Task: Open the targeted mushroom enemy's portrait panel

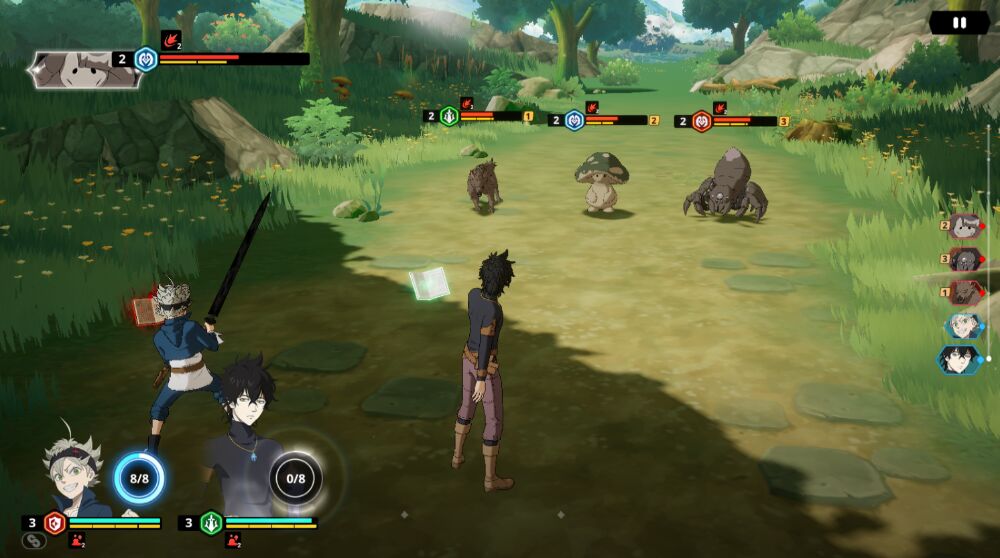Action: pyautogui.click(x=83, y=69)
